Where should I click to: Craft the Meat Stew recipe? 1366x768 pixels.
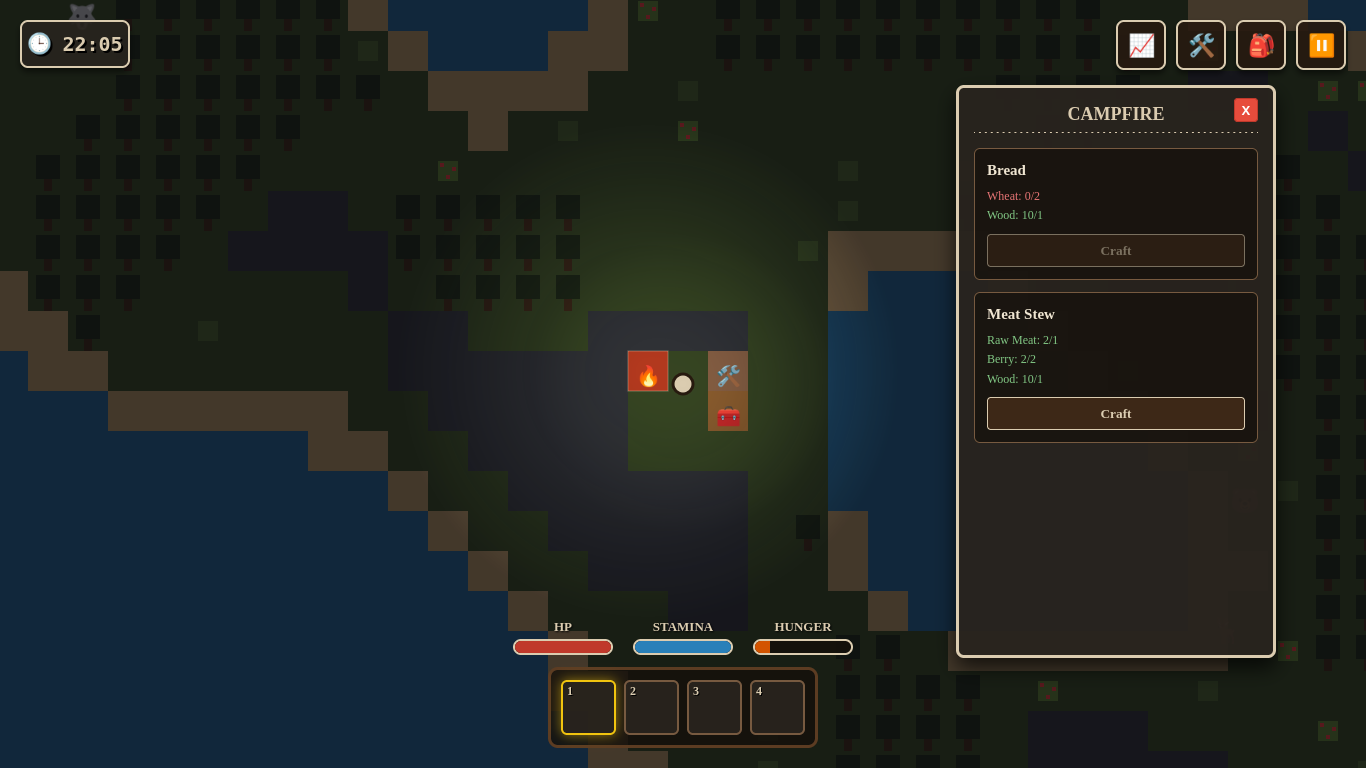click(x=1115, y=413)
